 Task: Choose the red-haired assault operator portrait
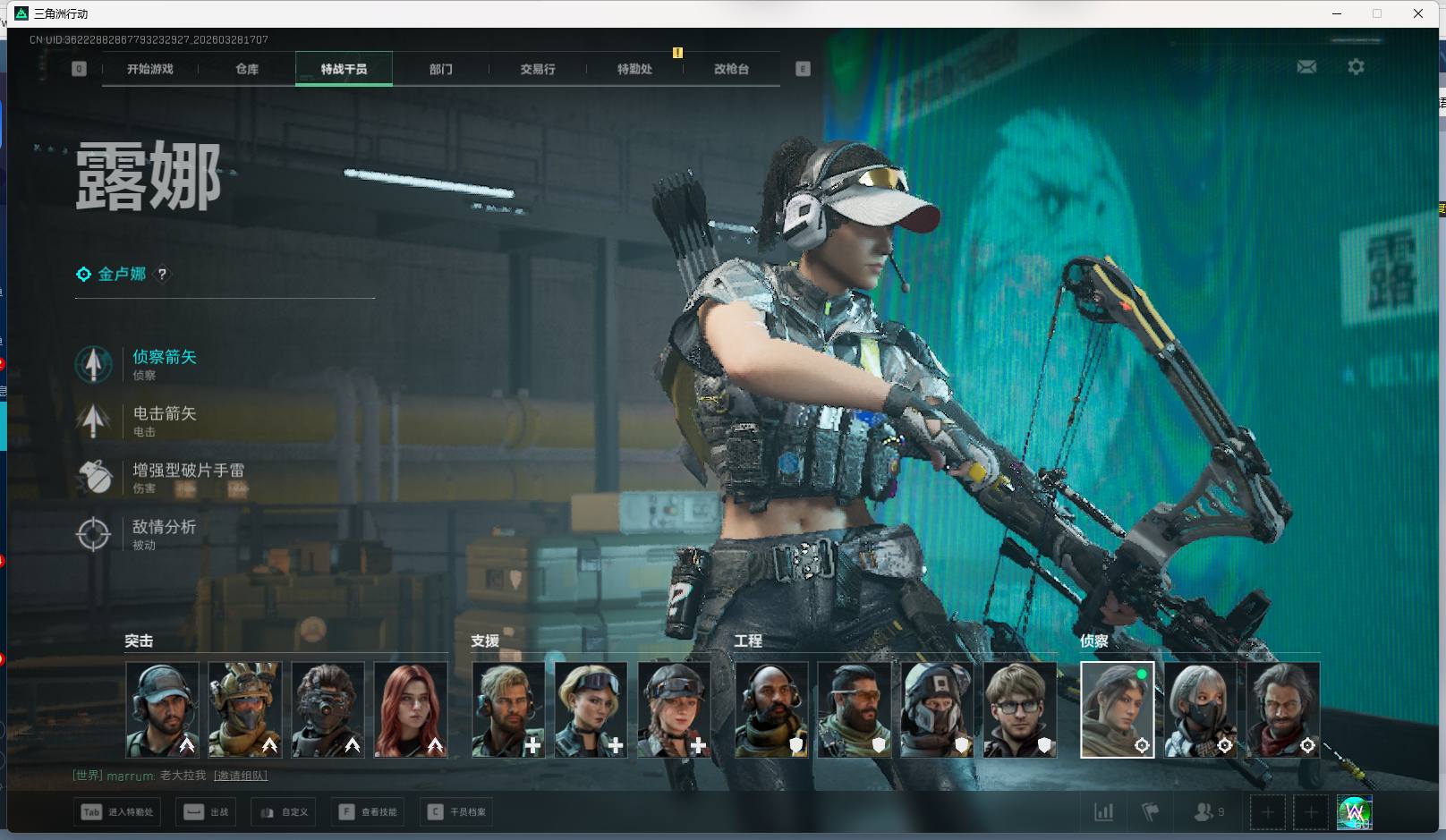(411, 709)
